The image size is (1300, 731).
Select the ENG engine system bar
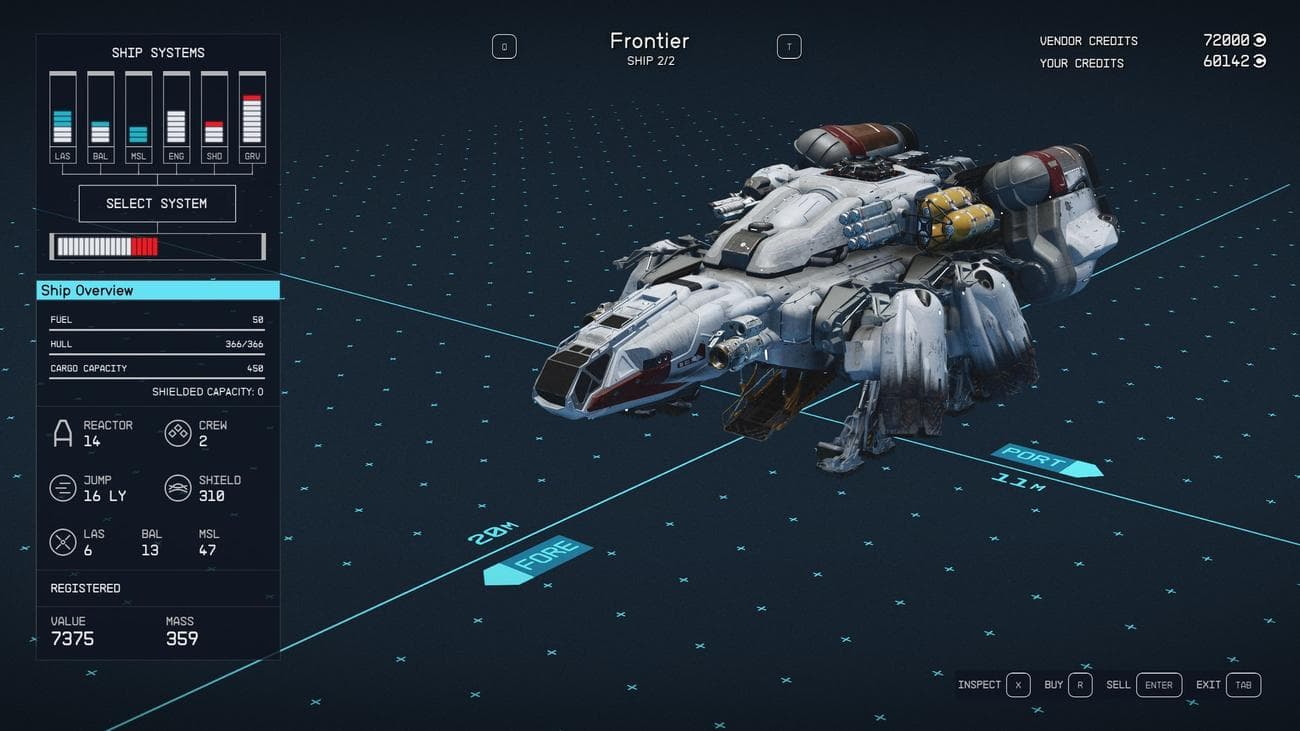tap(176, 110)
